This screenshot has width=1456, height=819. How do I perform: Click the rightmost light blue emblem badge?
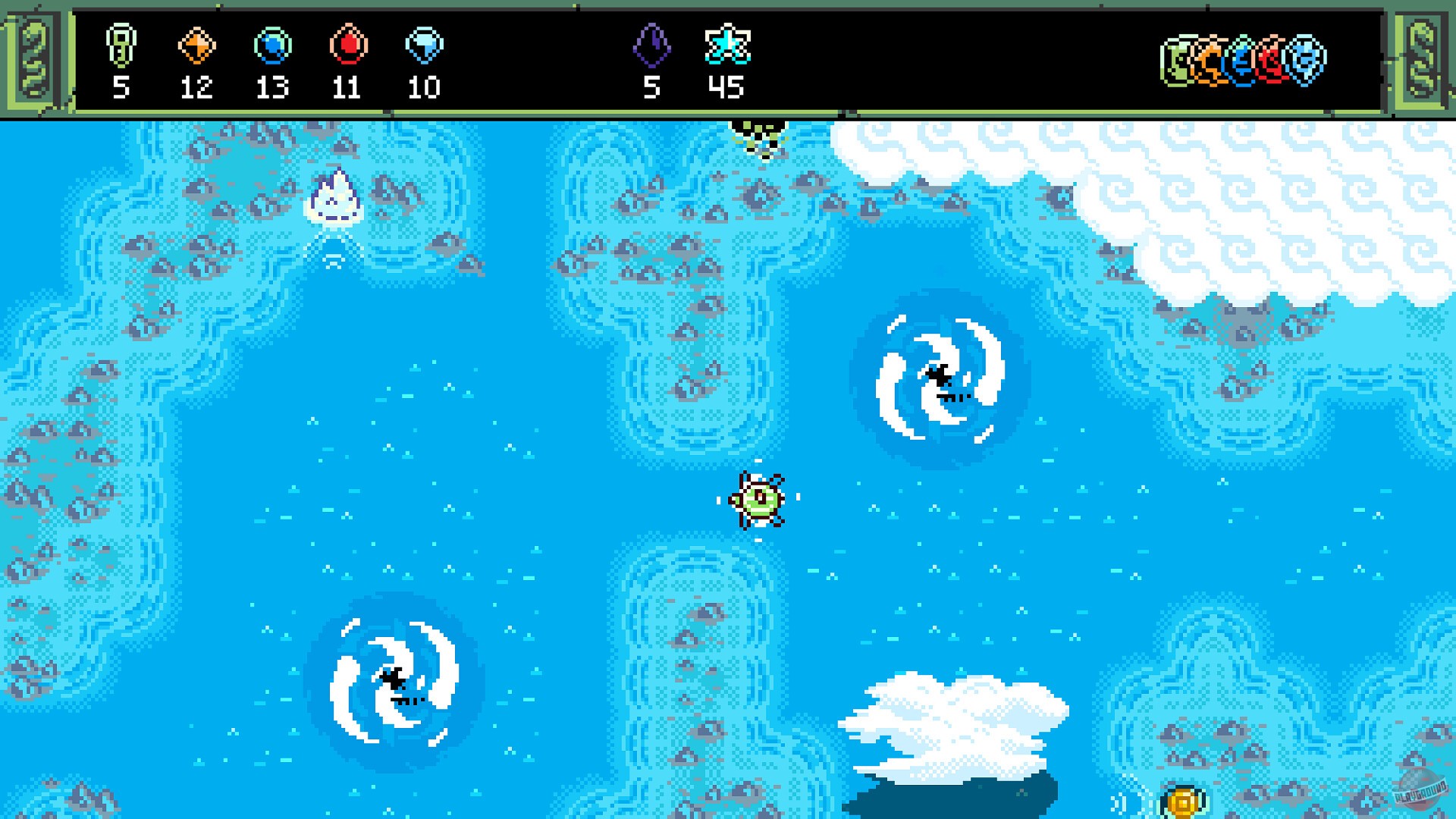(1304, 59)
